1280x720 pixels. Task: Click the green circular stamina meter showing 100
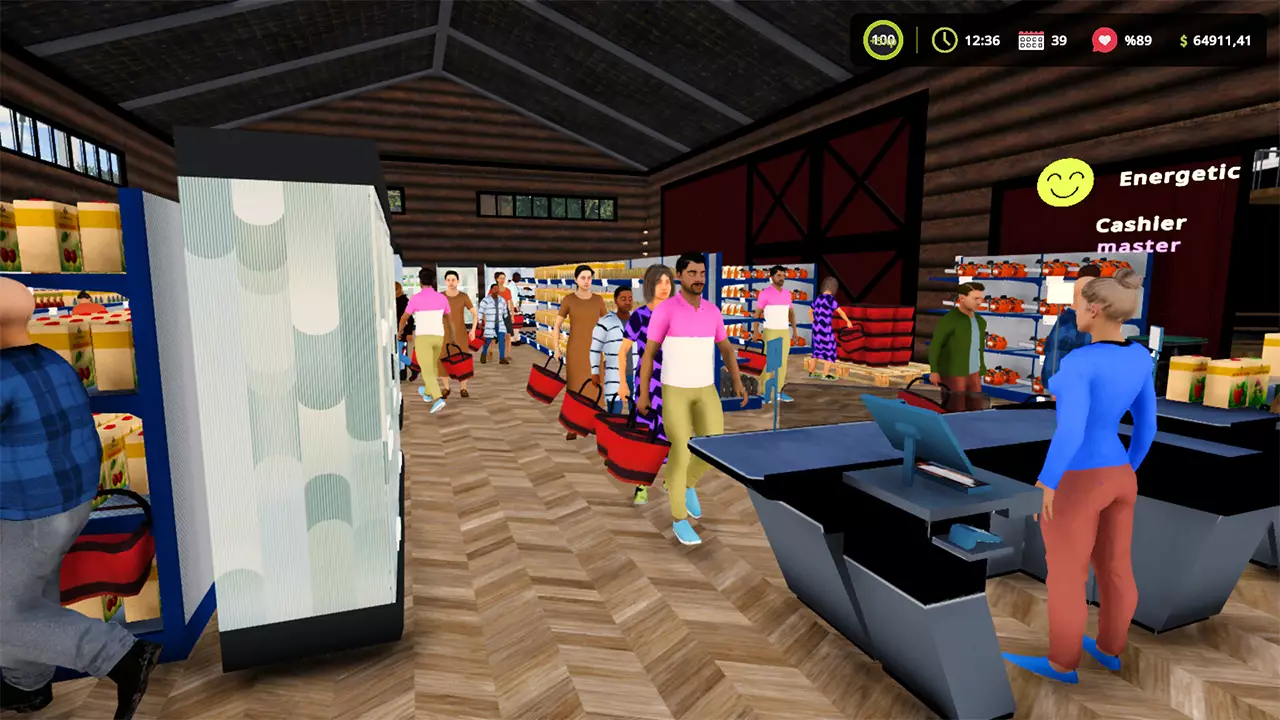[x=880, y=41]
